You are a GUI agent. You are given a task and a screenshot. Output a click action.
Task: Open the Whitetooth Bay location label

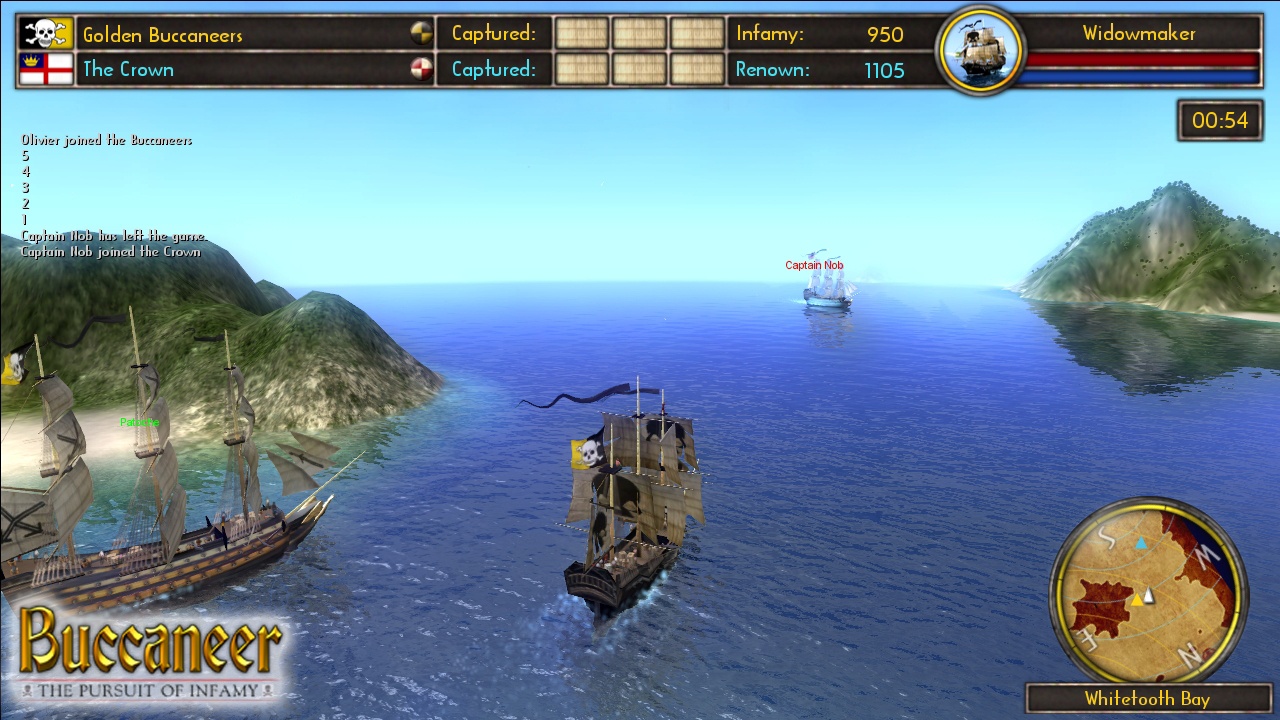pyautogui.click(x=1148, y=699)
